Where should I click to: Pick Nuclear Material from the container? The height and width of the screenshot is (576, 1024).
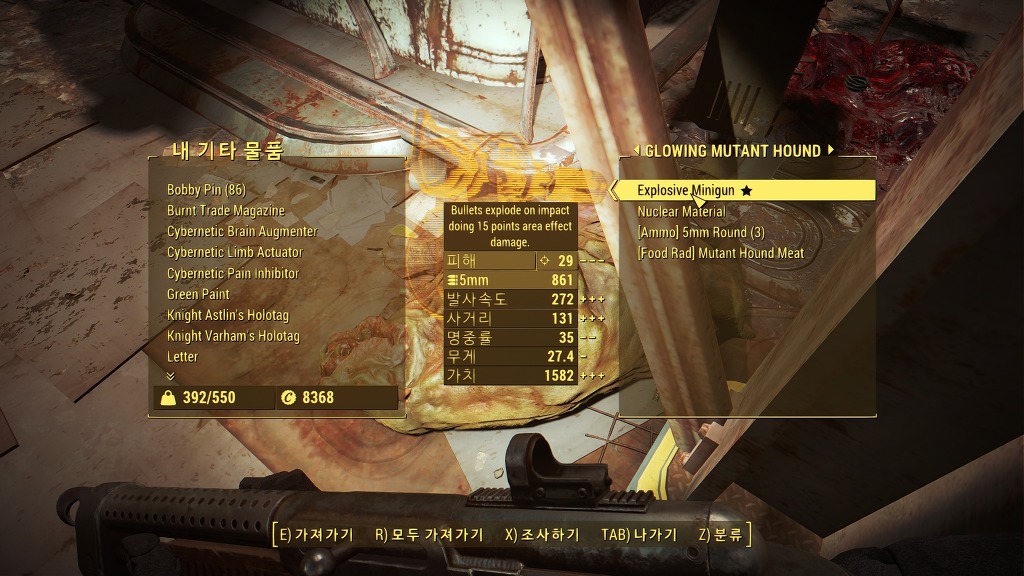pyautogui.click(x=681, y=211)
